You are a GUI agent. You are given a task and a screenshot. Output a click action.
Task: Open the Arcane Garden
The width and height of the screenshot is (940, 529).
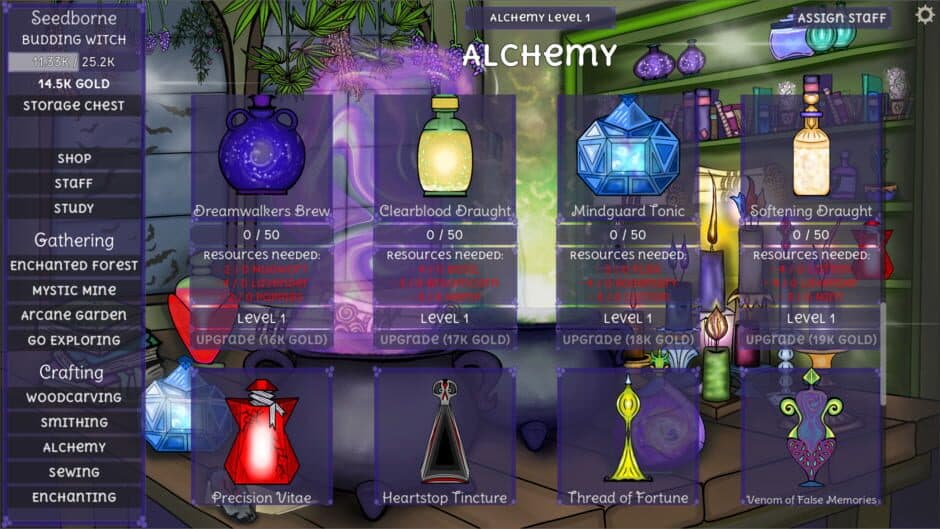[74, 315]
